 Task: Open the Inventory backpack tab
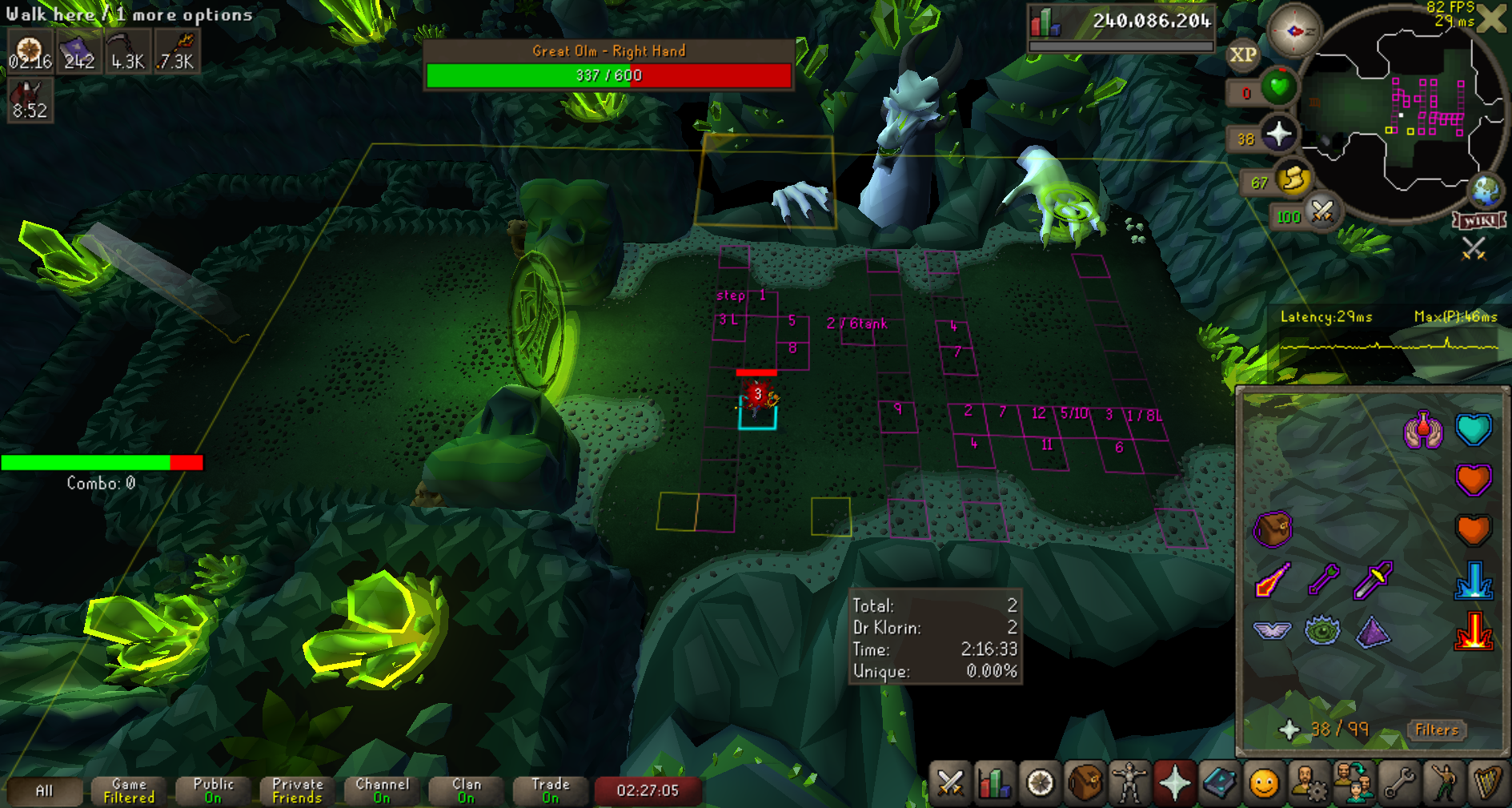click(1085, 782)
